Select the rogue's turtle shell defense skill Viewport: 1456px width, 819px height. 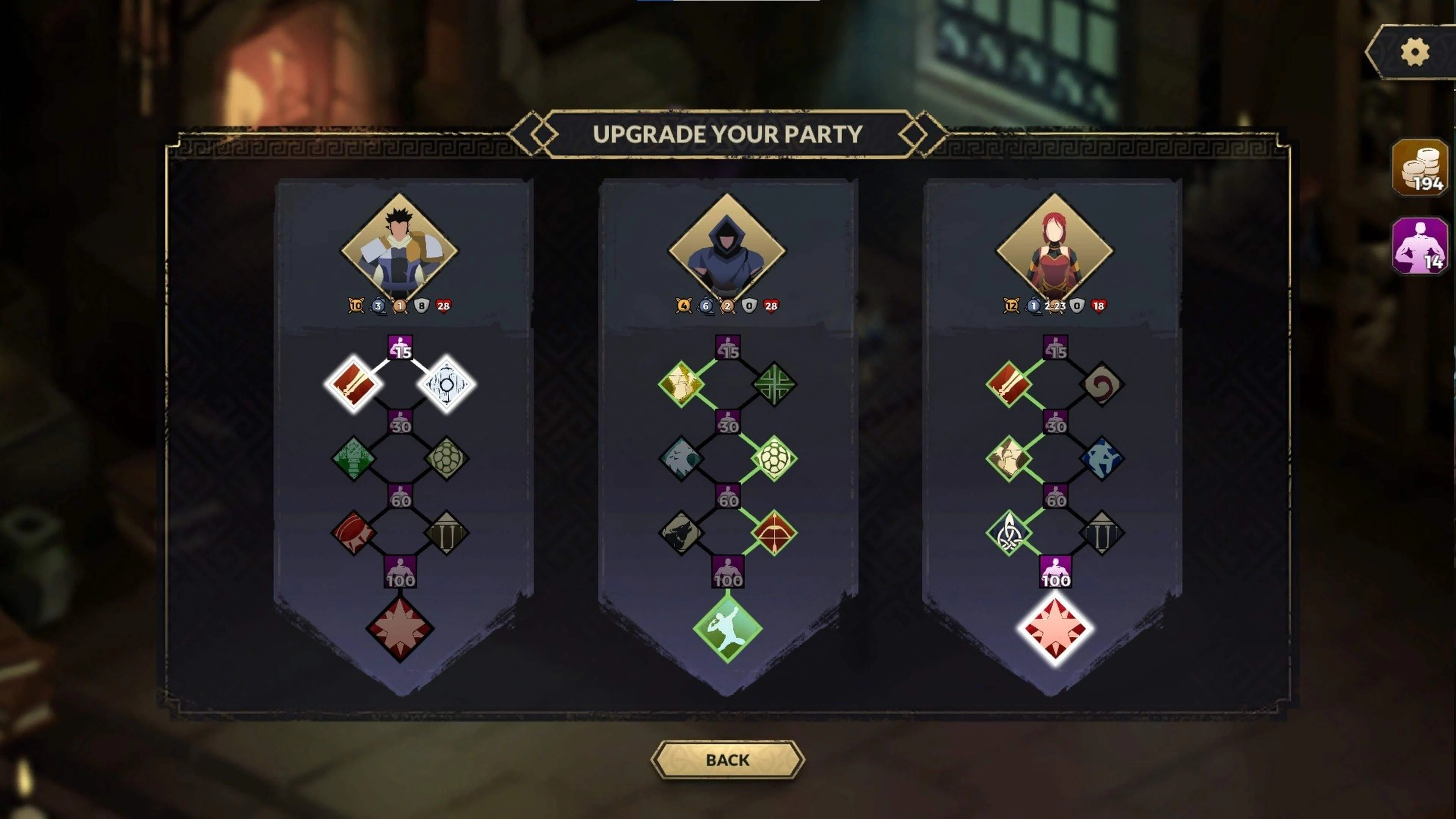coord(775,459)
